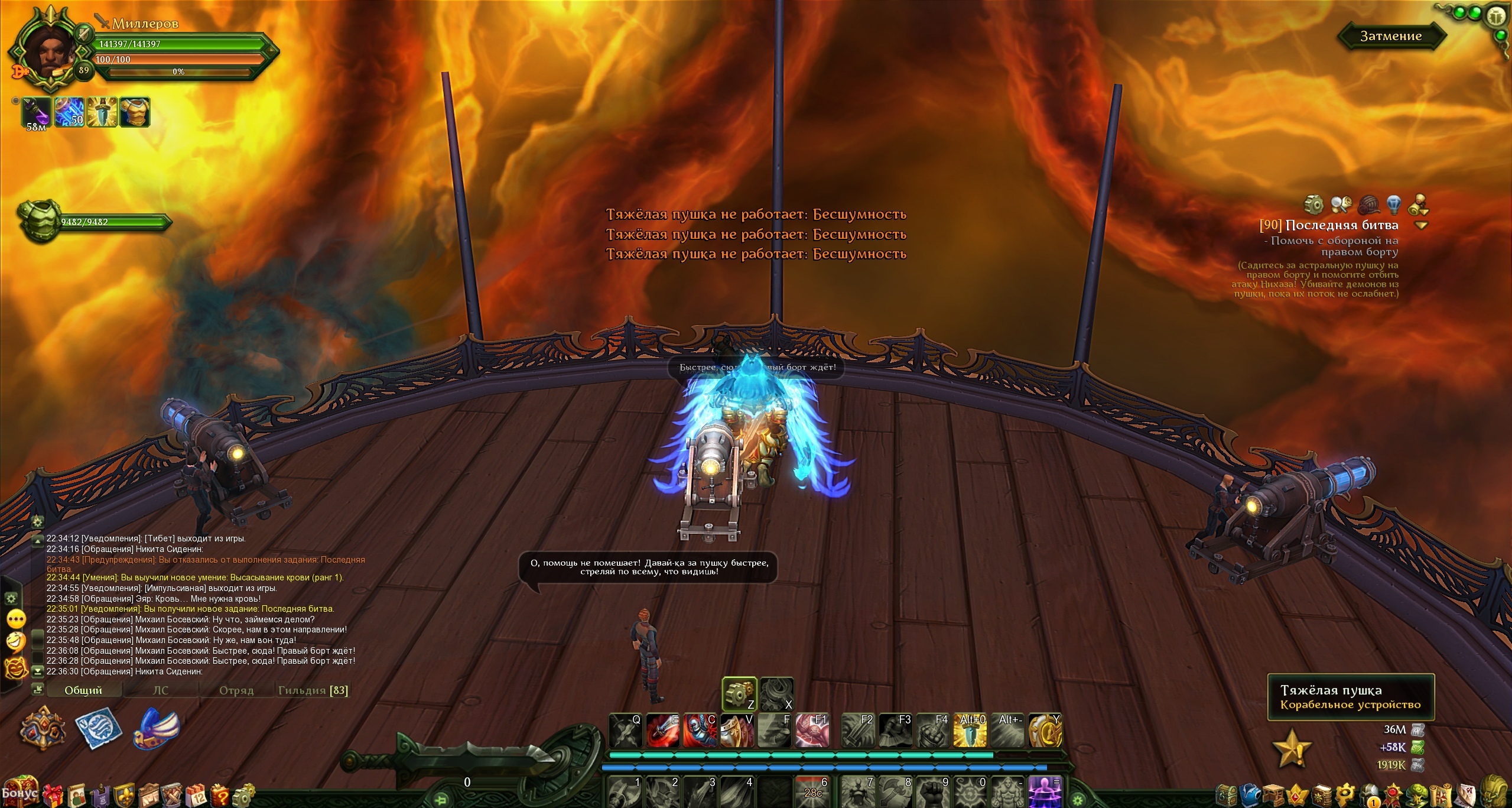Open the Отряд chat tab
The width and height of the screenshot is (1512, 808).
[x=236, y=690]
